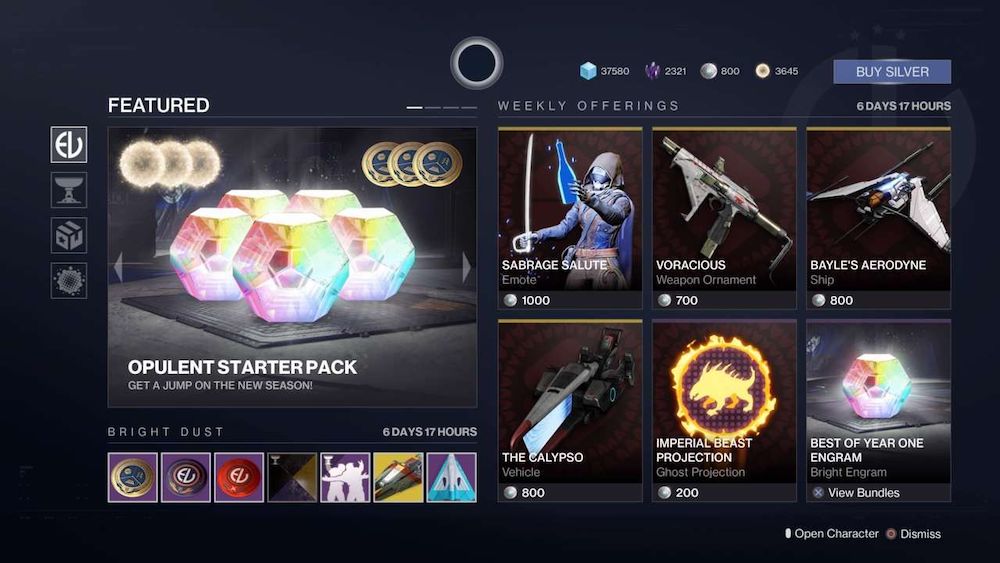Image resolution: width=1000 pixels, height=563 pixels.
Task: Choose the red Eververse emblem Bright Dust item
Action: coord(239,477)
